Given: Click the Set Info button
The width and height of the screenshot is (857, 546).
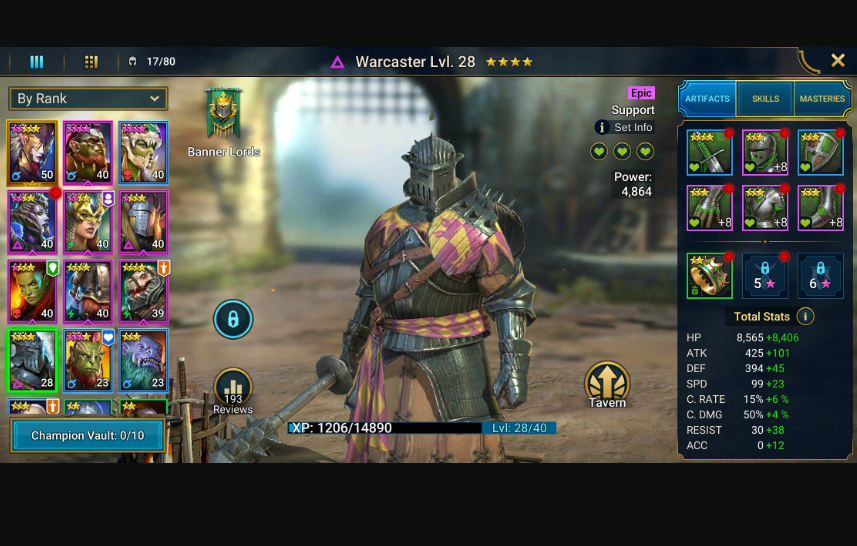Looking at the screenshot, I should [625, 128].
